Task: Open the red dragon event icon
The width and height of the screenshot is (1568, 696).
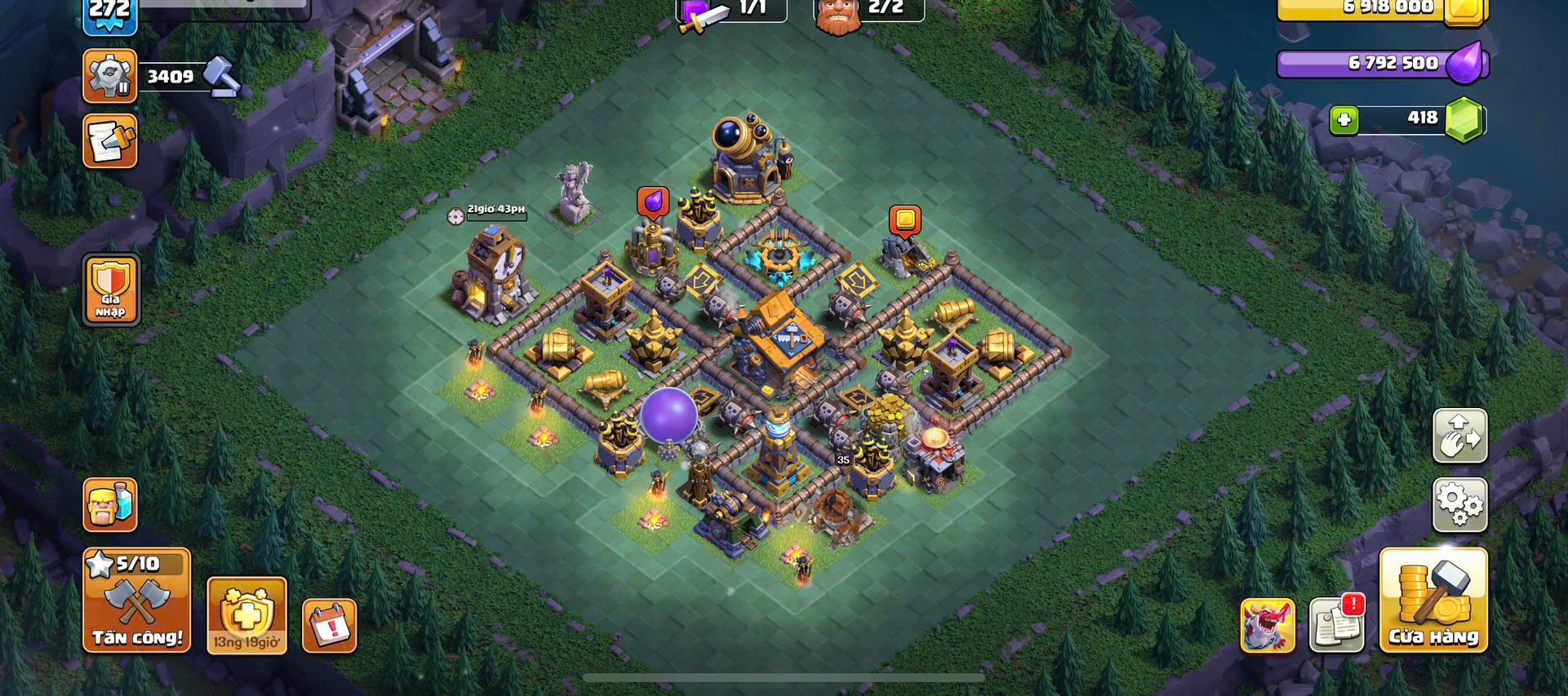Action: click(1268, 626)
